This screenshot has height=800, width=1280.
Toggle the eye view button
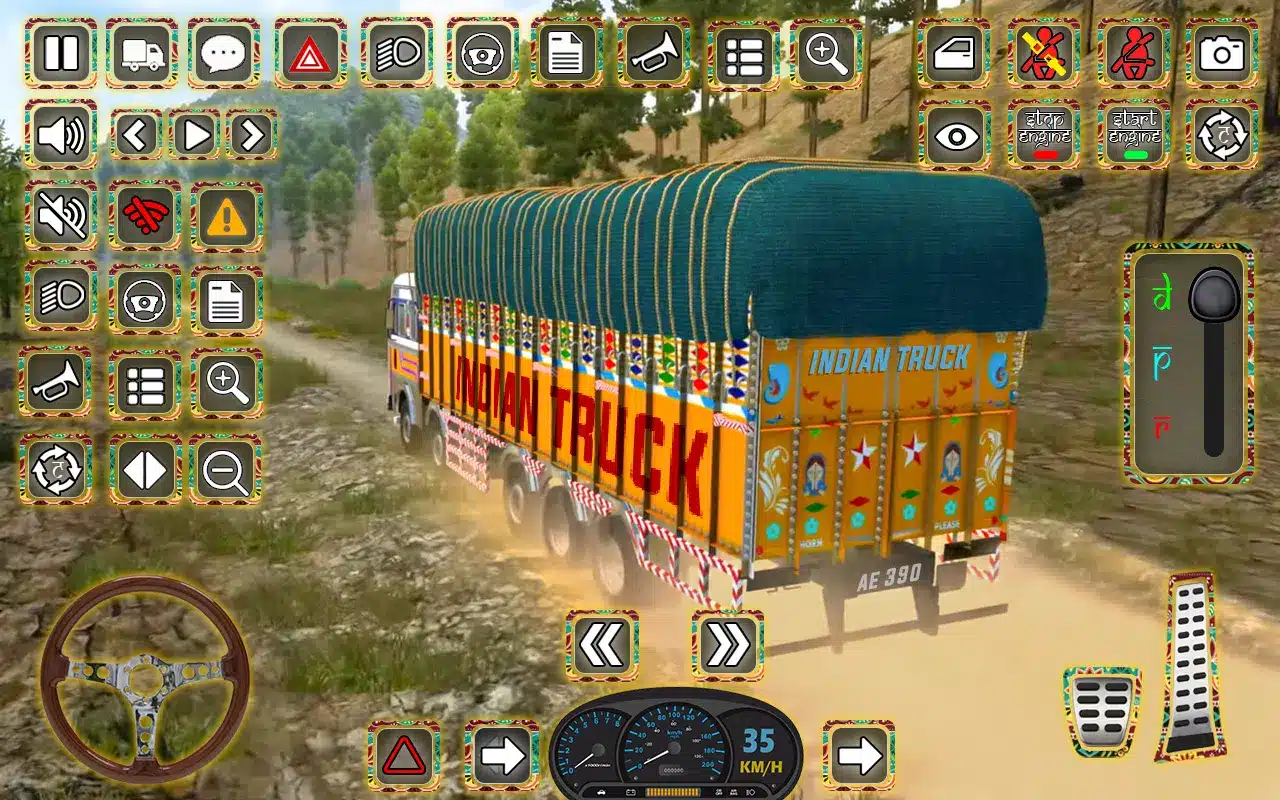(x=955, y=135)
